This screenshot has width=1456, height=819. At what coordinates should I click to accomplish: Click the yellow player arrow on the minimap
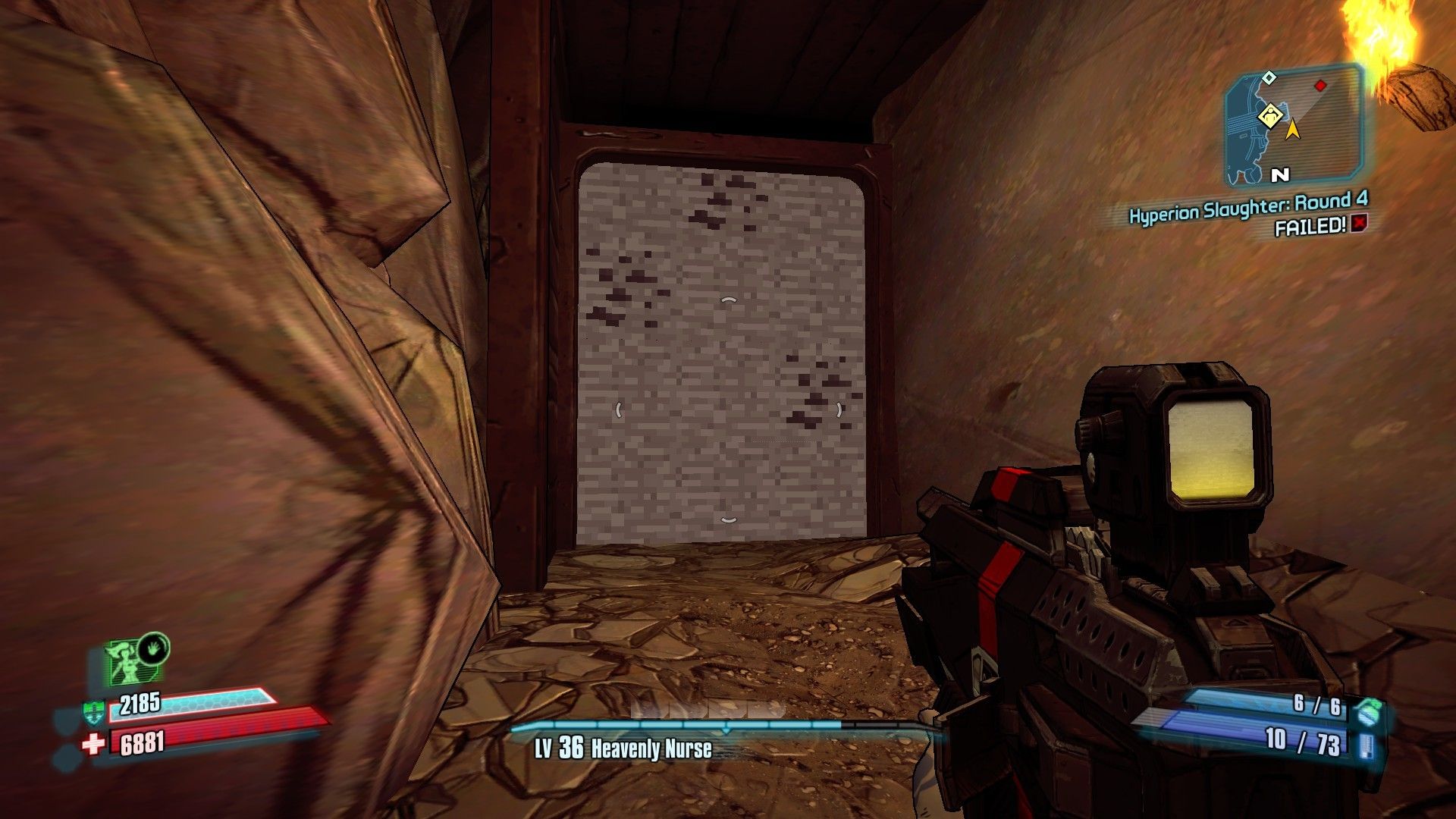[x=1293, y=130]
